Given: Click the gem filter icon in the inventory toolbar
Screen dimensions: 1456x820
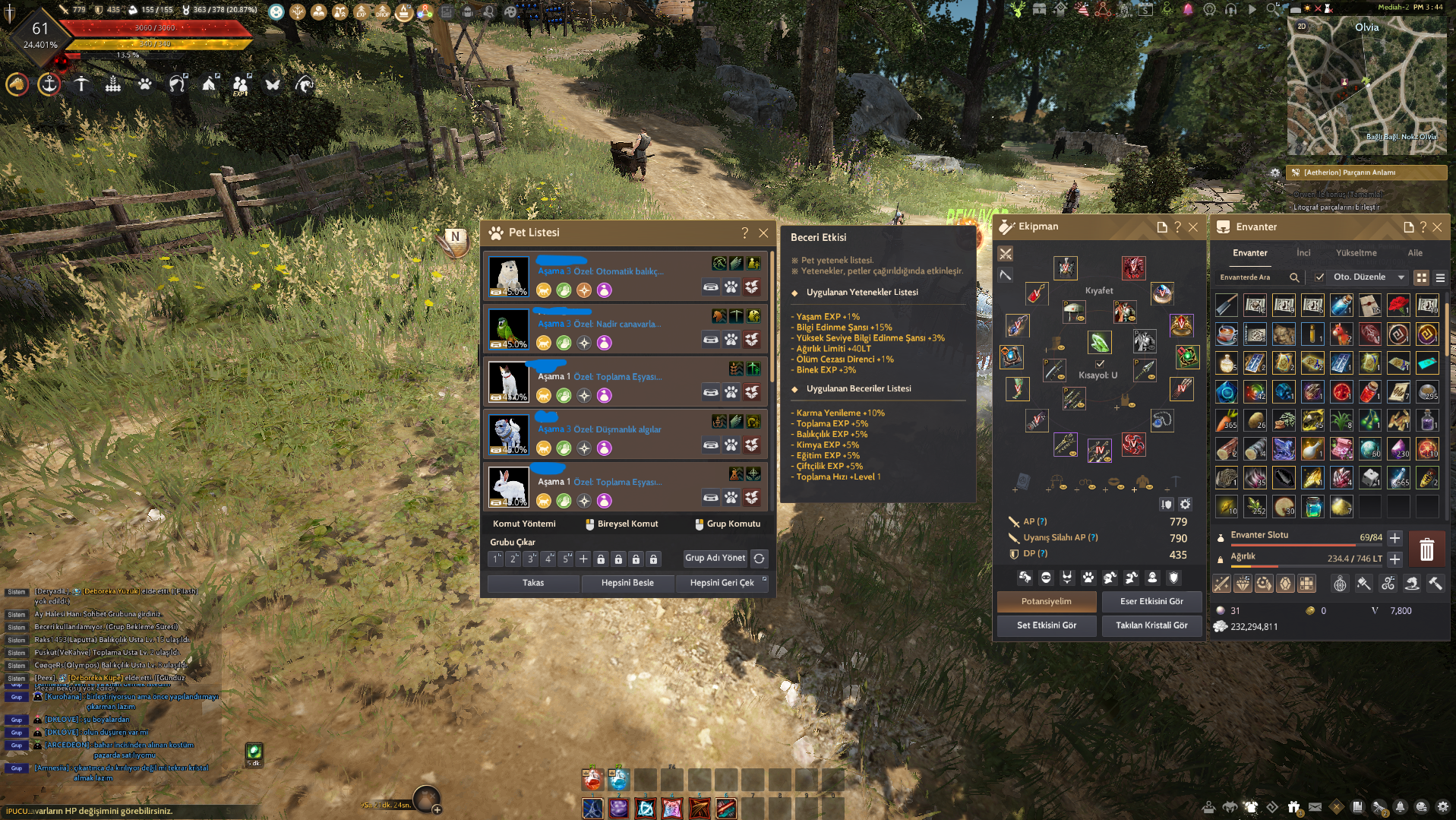Looking at the screenshot, I should [1285, 583].
